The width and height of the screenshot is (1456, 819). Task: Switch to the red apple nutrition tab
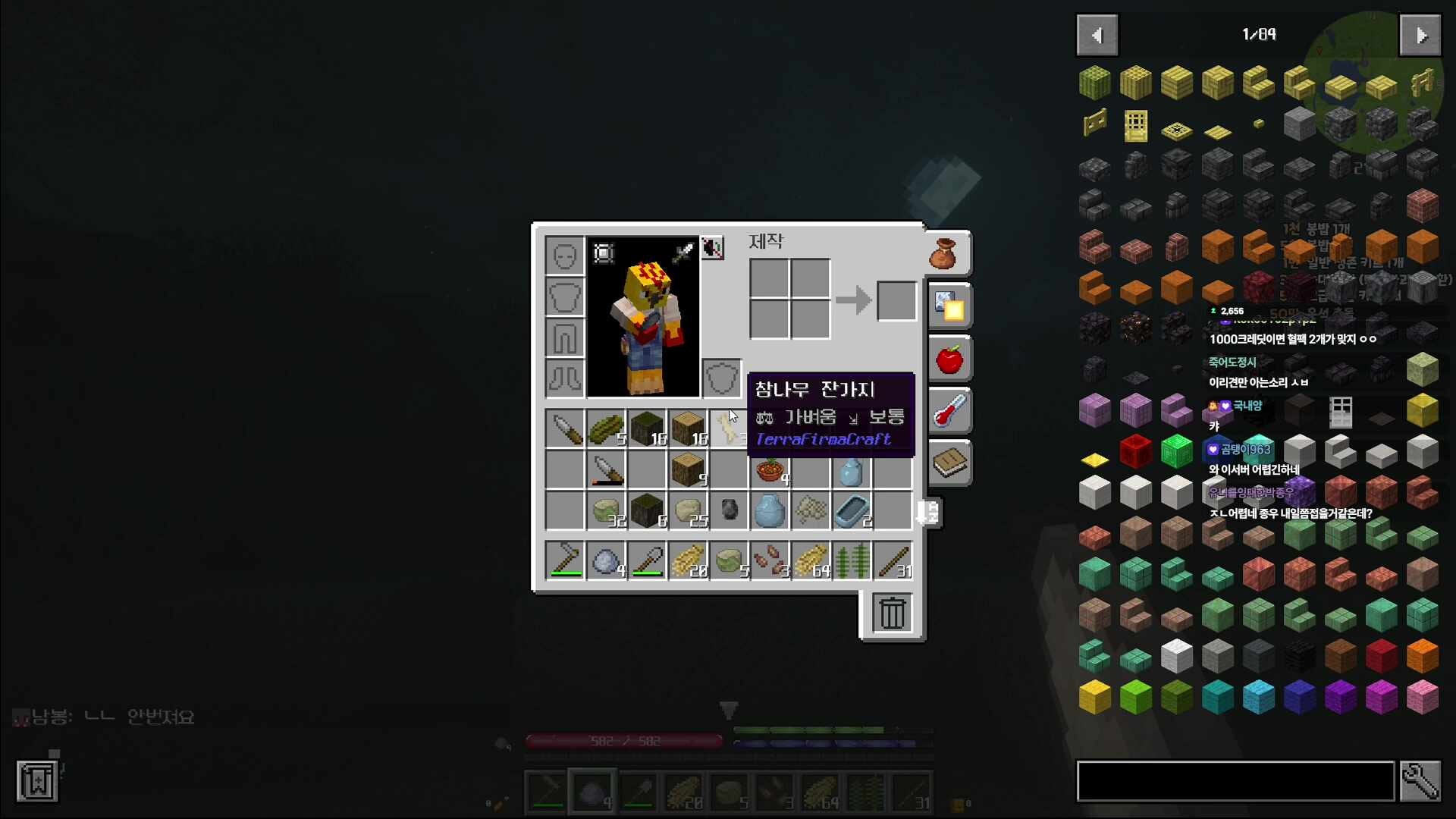949,359
